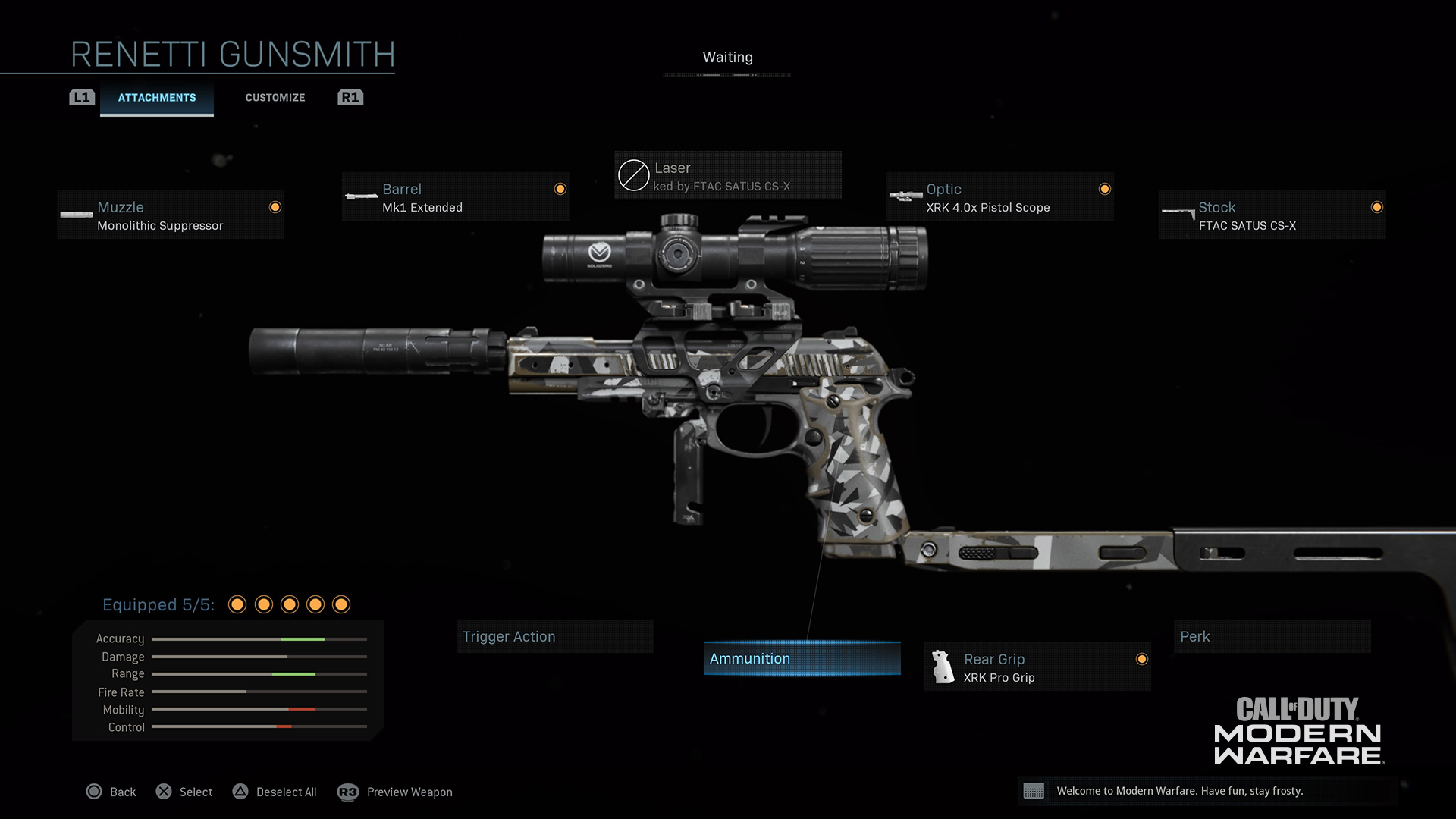Switch to the Attachments tab
The image size is (1456, 819).
point(157,98)
